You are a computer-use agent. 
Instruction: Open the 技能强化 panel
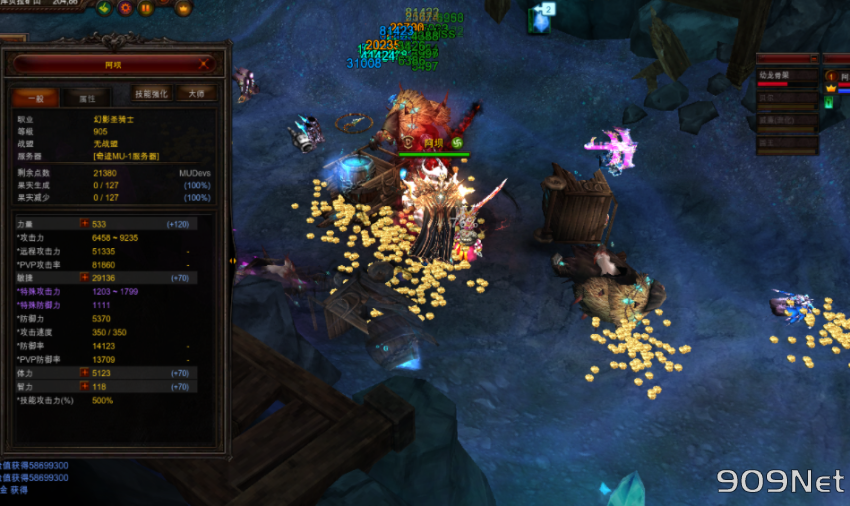click(152, 93)
